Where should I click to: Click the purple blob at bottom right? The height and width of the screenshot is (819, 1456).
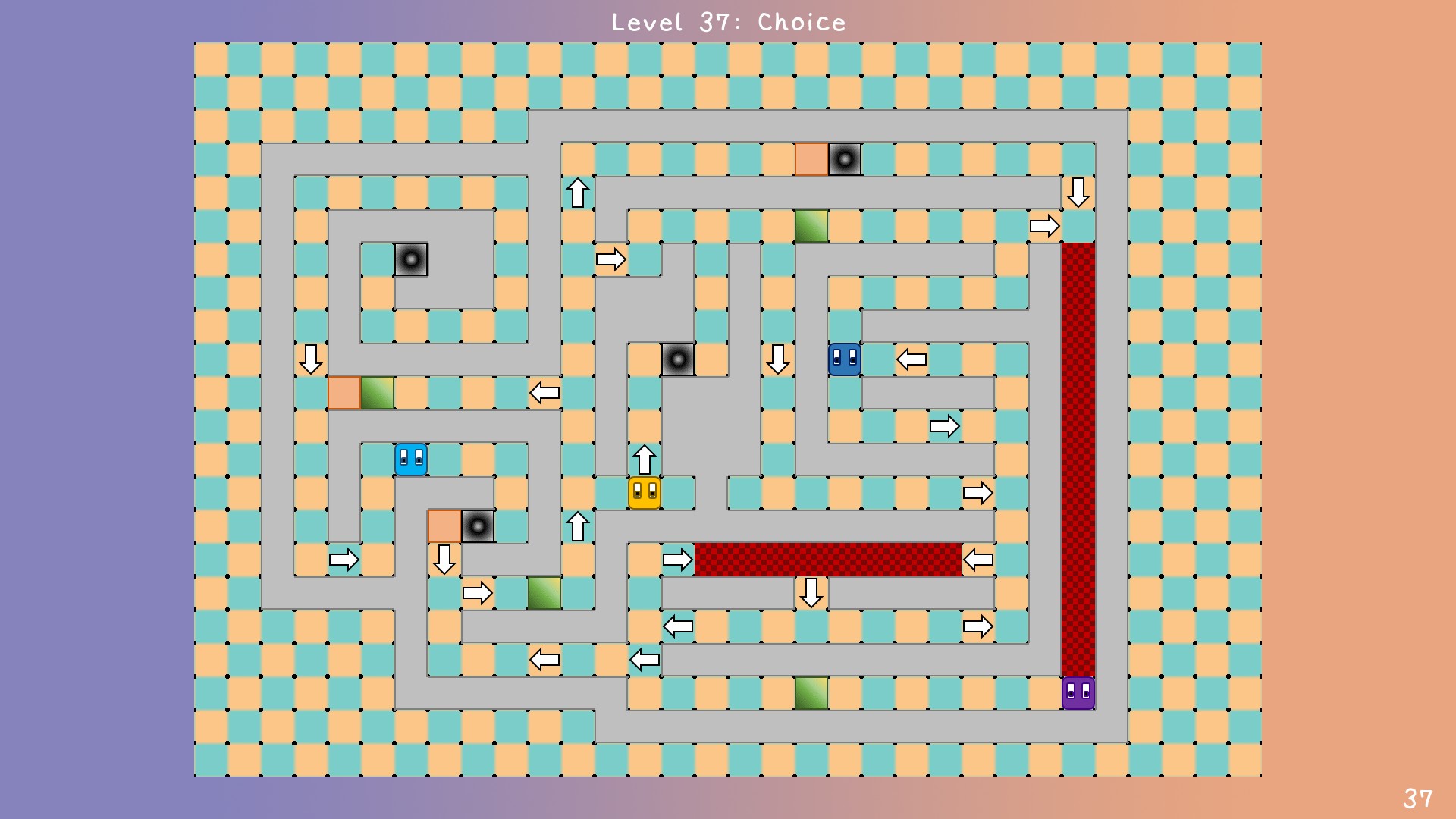point(1078,692)
